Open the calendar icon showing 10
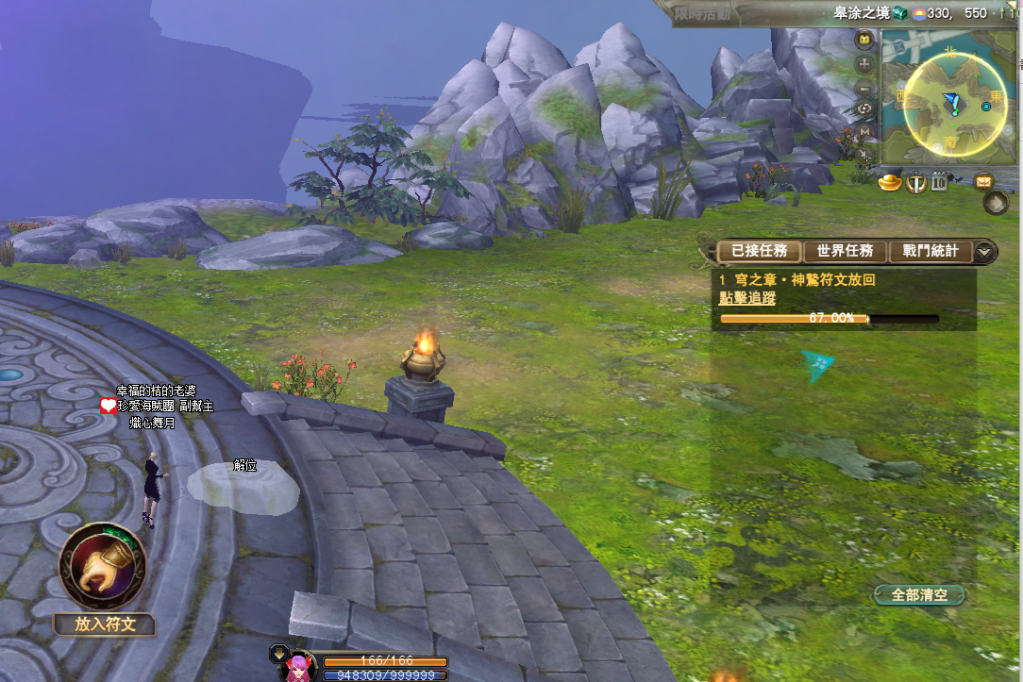Image resolution: width=1023 pixels, height=682 pixels. click(x=939, y=182)
